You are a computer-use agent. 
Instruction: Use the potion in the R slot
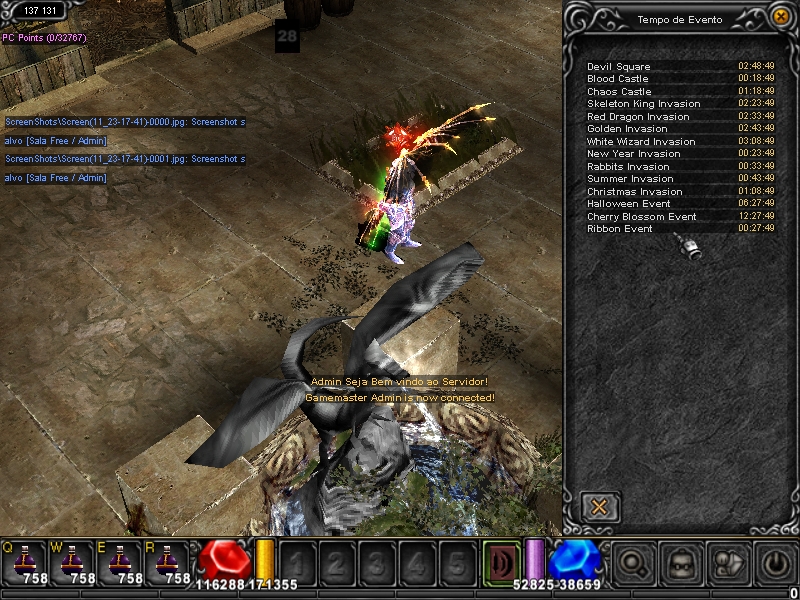pyautogui.click(x=168, y=561)
